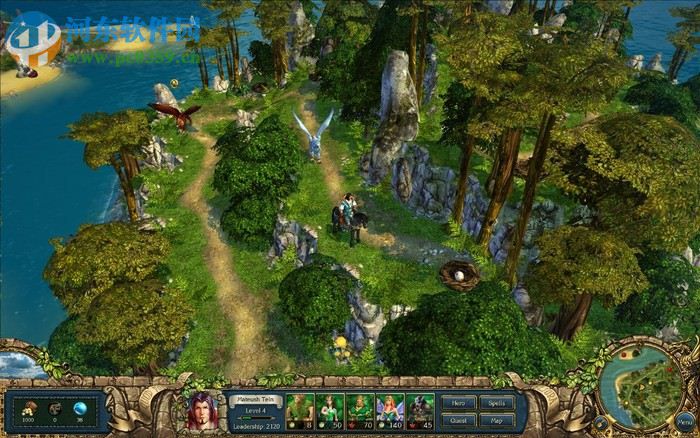Select the troop slot with 50 units
700x438 pixels.
tap(330, 410)
